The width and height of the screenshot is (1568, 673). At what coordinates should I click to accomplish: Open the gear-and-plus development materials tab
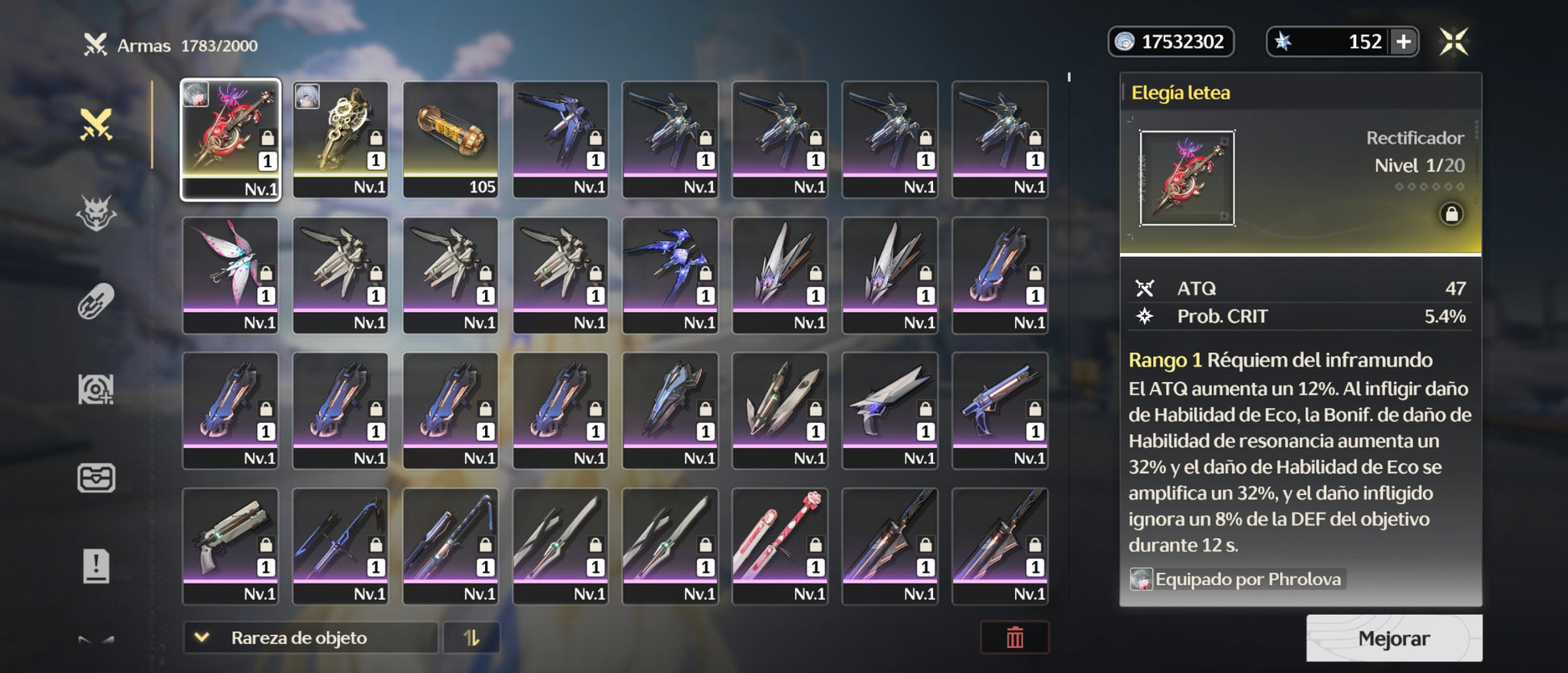coord(96,389)
